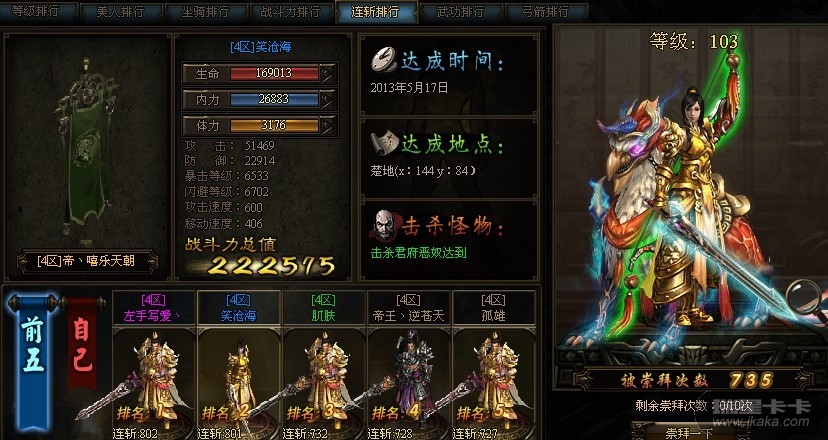Viewport: 828px width, 440px height.
Task: Pick rank 5 player 孤雄
Action: 493,365
